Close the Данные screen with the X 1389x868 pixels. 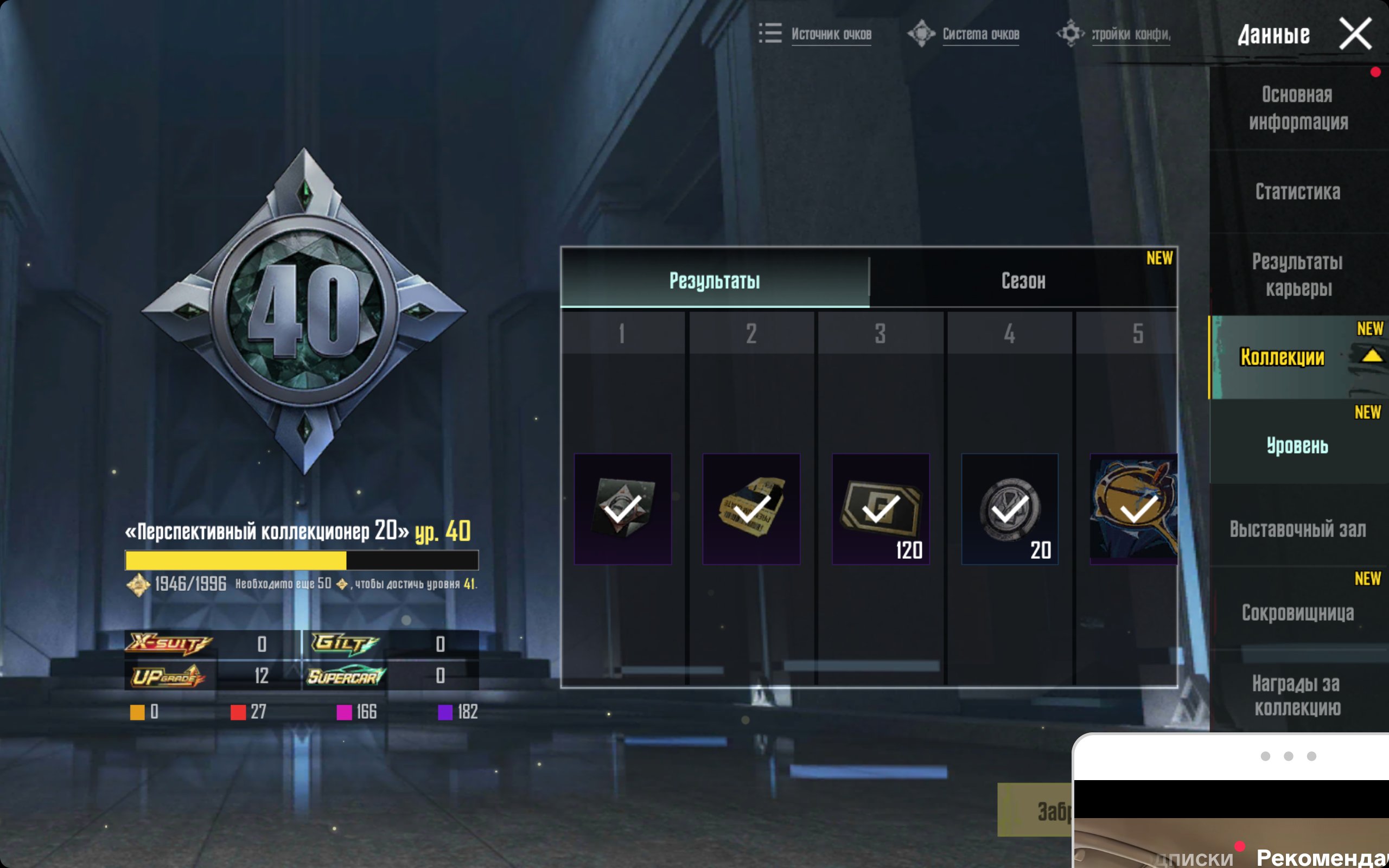click(1355, 34)
